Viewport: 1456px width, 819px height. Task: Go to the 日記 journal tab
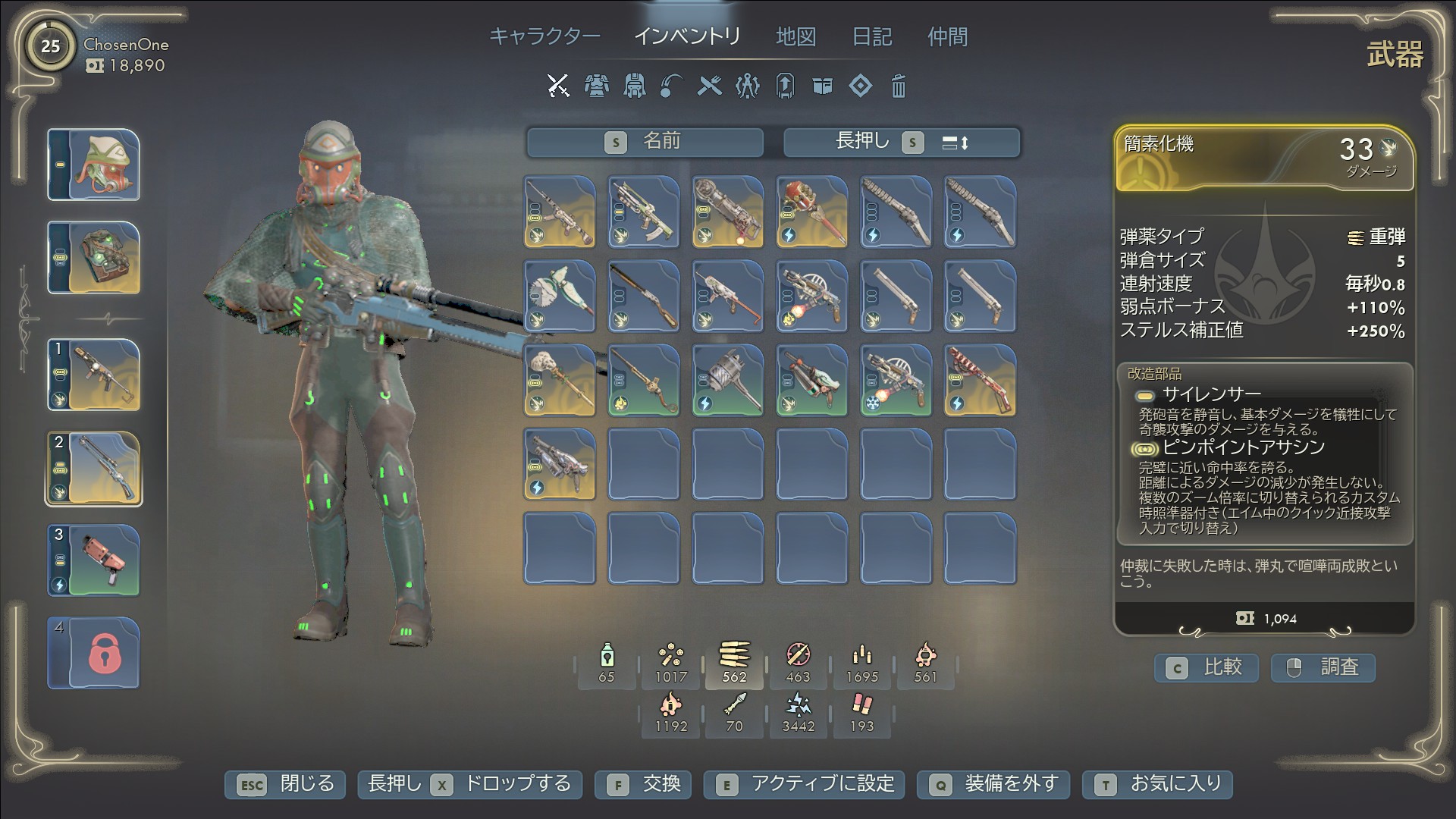[x=871, y=36]
